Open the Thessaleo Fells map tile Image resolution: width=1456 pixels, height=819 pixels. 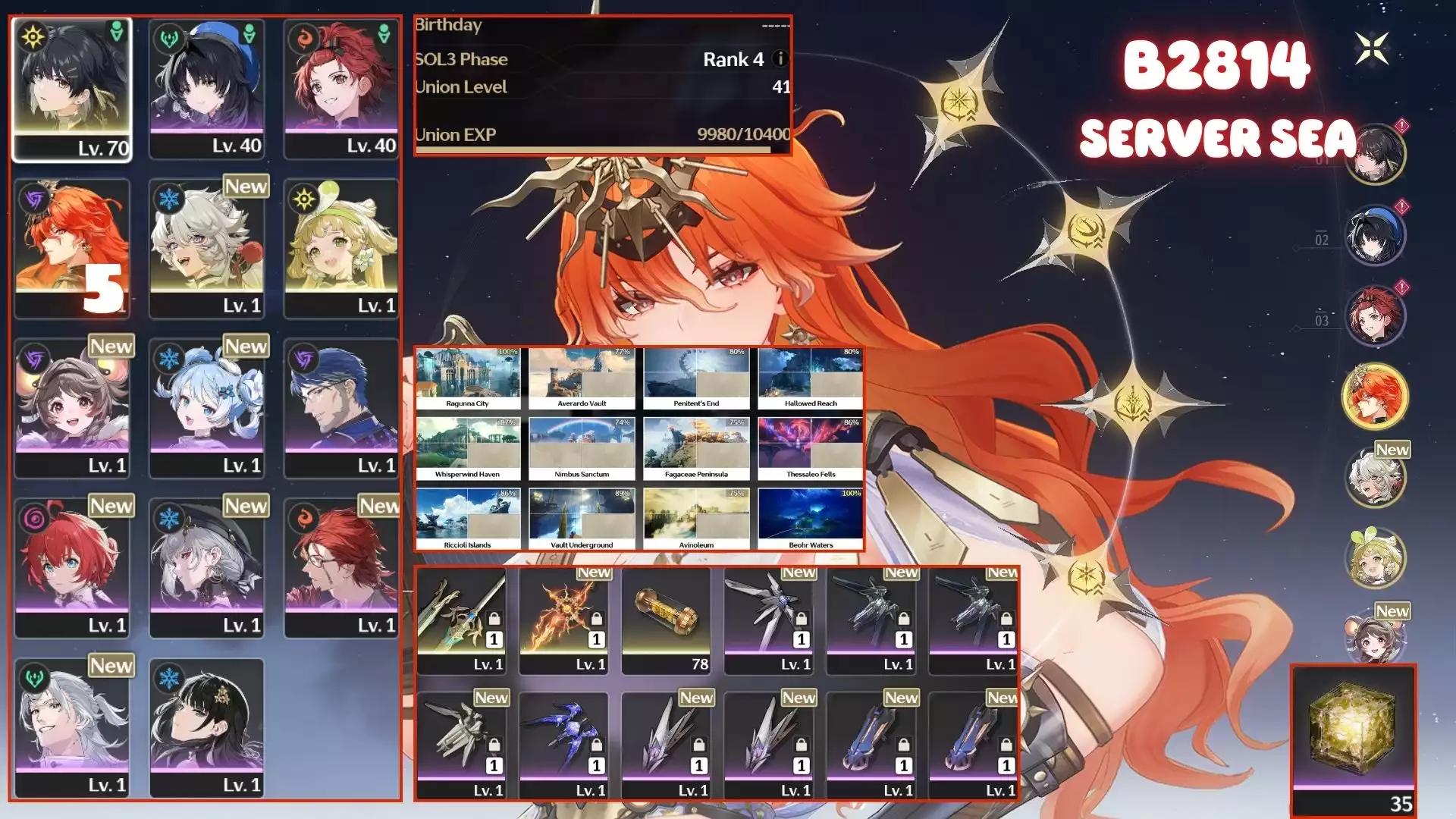click(x=811, y=449)
